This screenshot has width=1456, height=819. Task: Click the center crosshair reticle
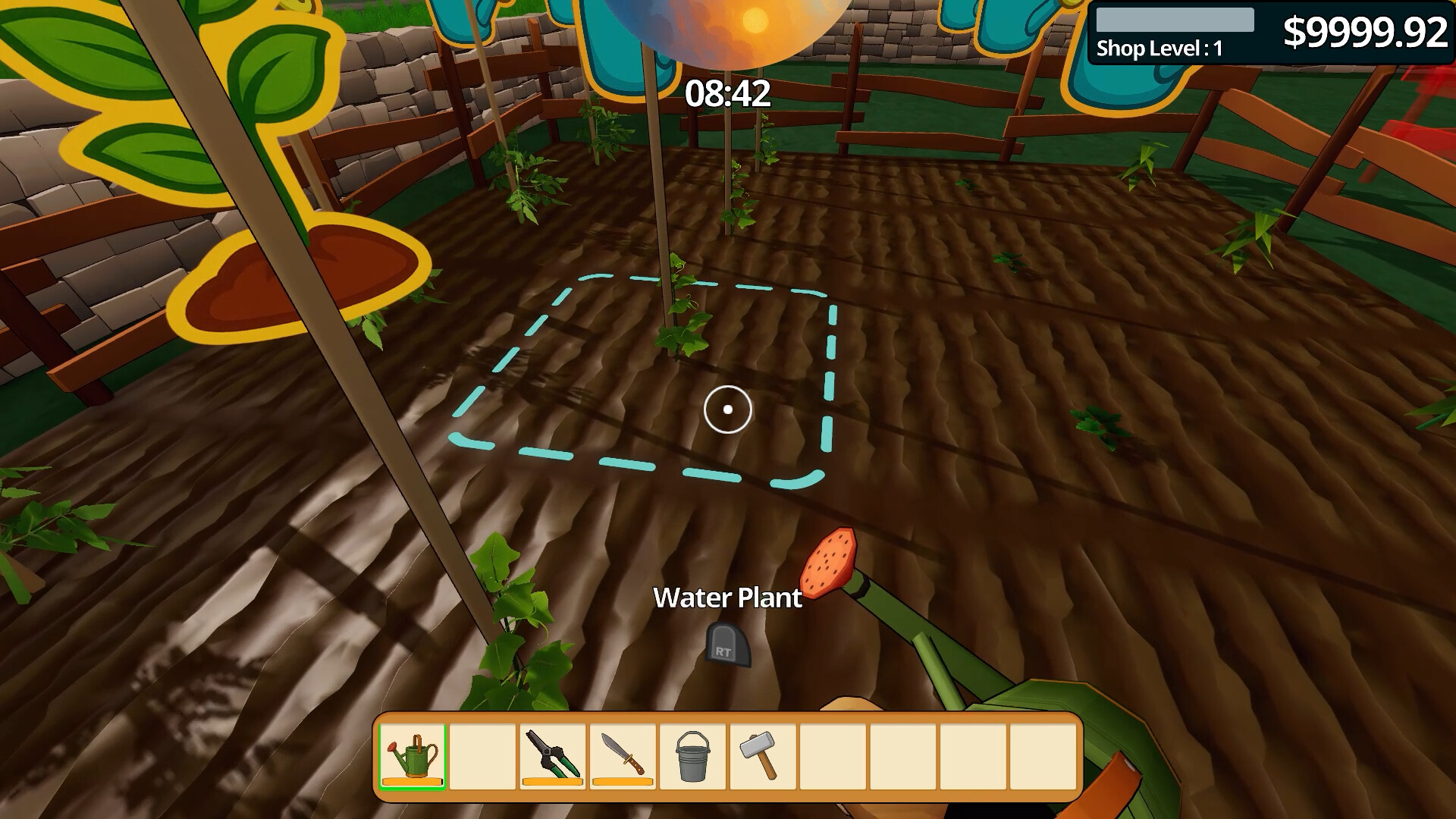point(727,409)
